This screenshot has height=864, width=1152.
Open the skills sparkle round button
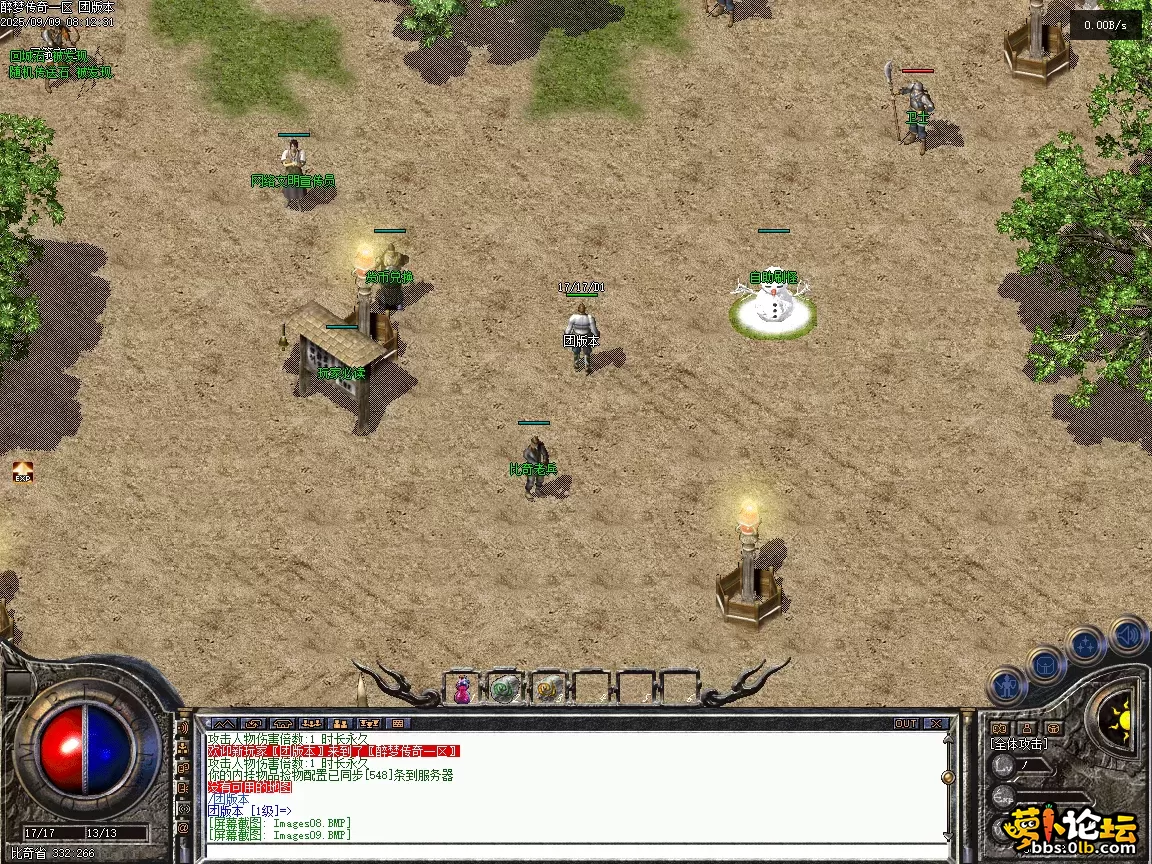pyautogui.click(x=1085, y=645)
